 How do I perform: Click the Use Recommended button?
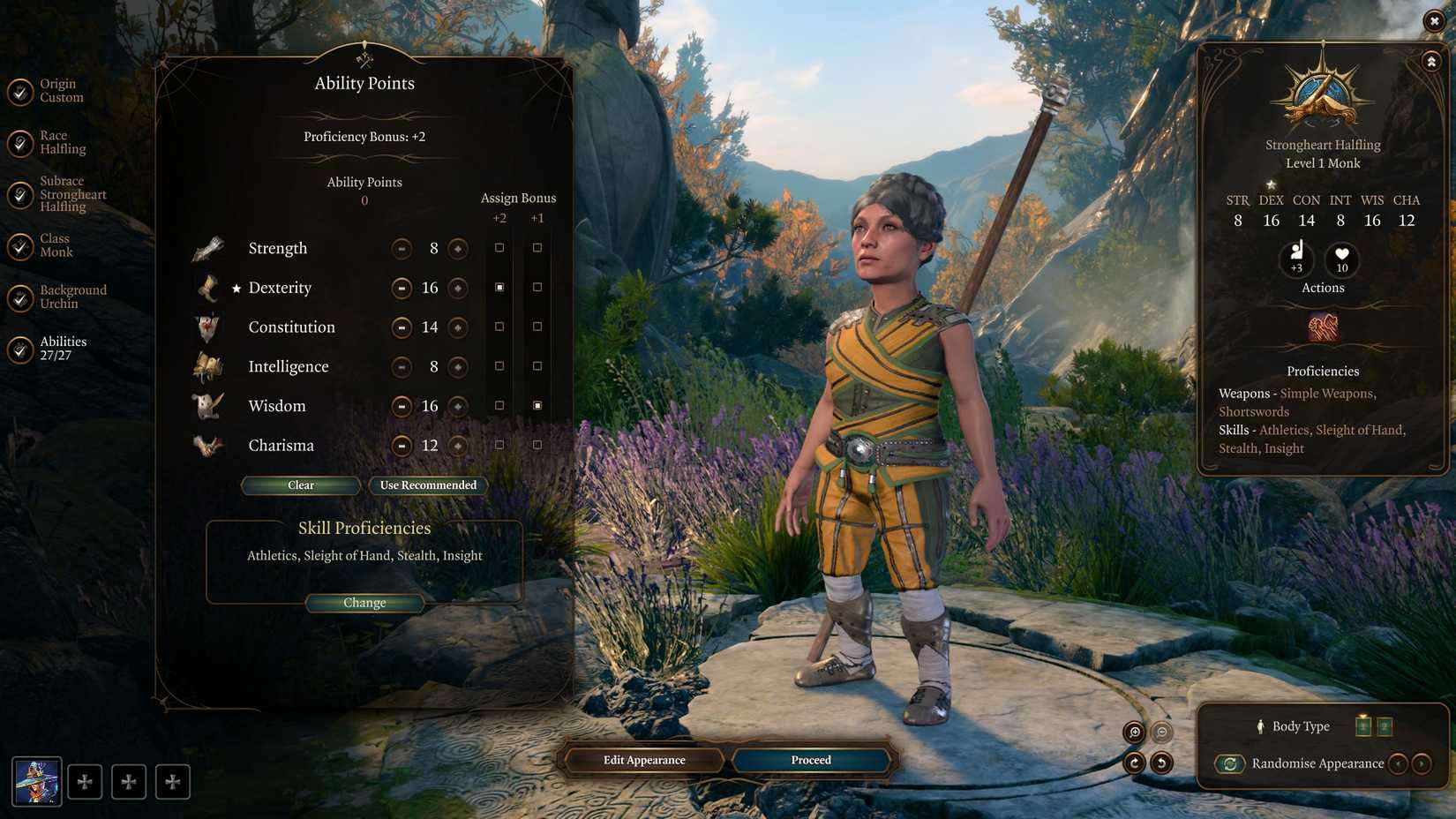(x=428, y=485)
